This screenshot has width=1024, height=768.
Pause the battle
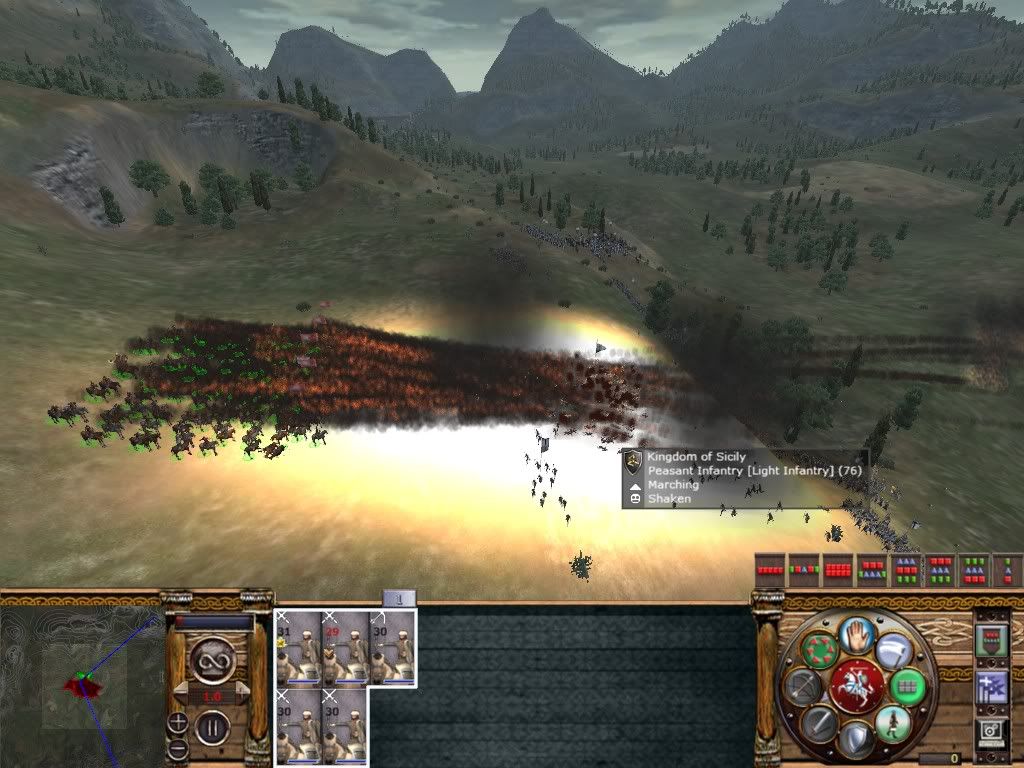pyautogui.click(x=213, y=726)
